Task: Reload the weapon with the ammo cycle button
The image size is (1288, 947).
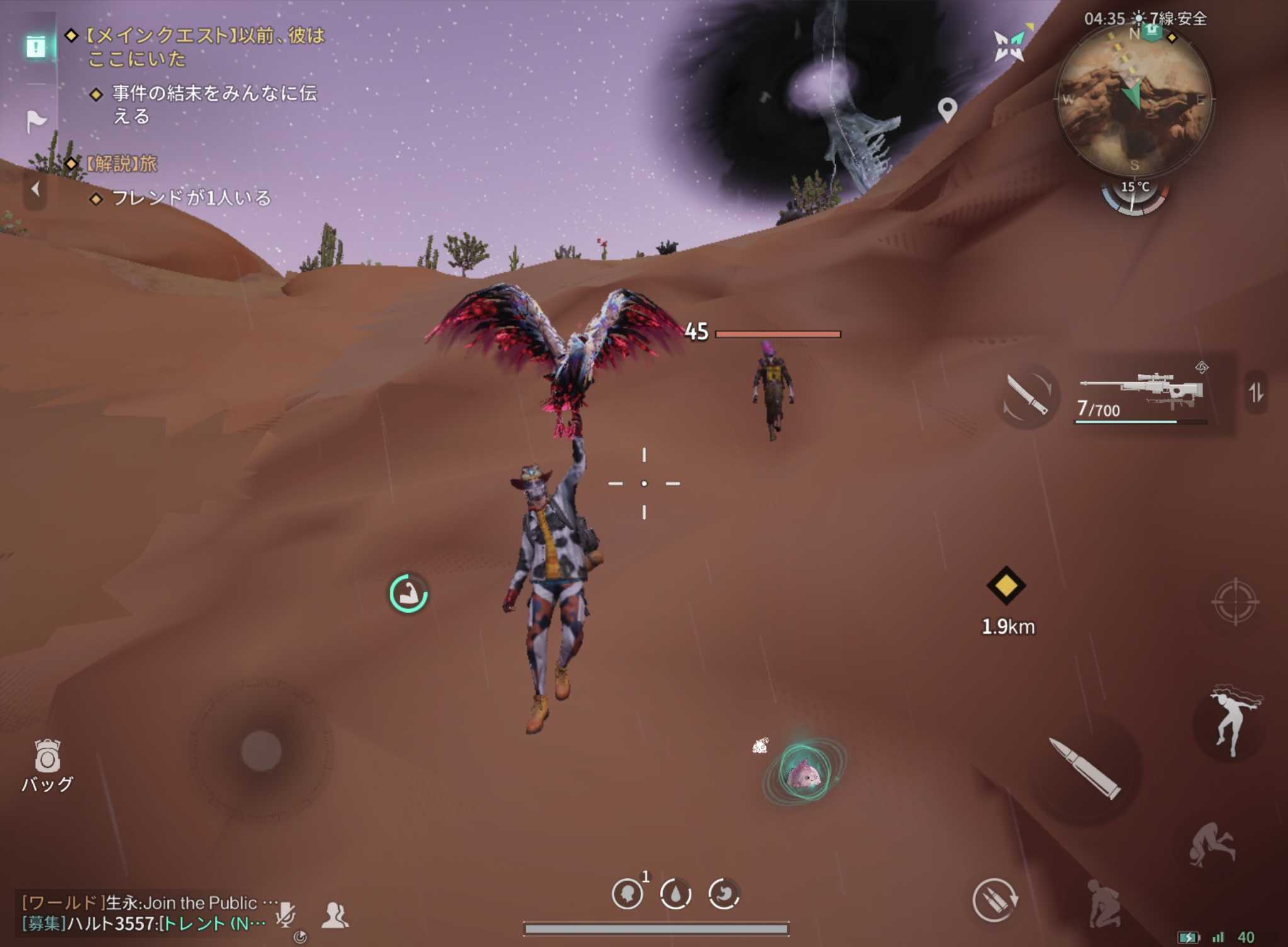Action: pos(995,900)
